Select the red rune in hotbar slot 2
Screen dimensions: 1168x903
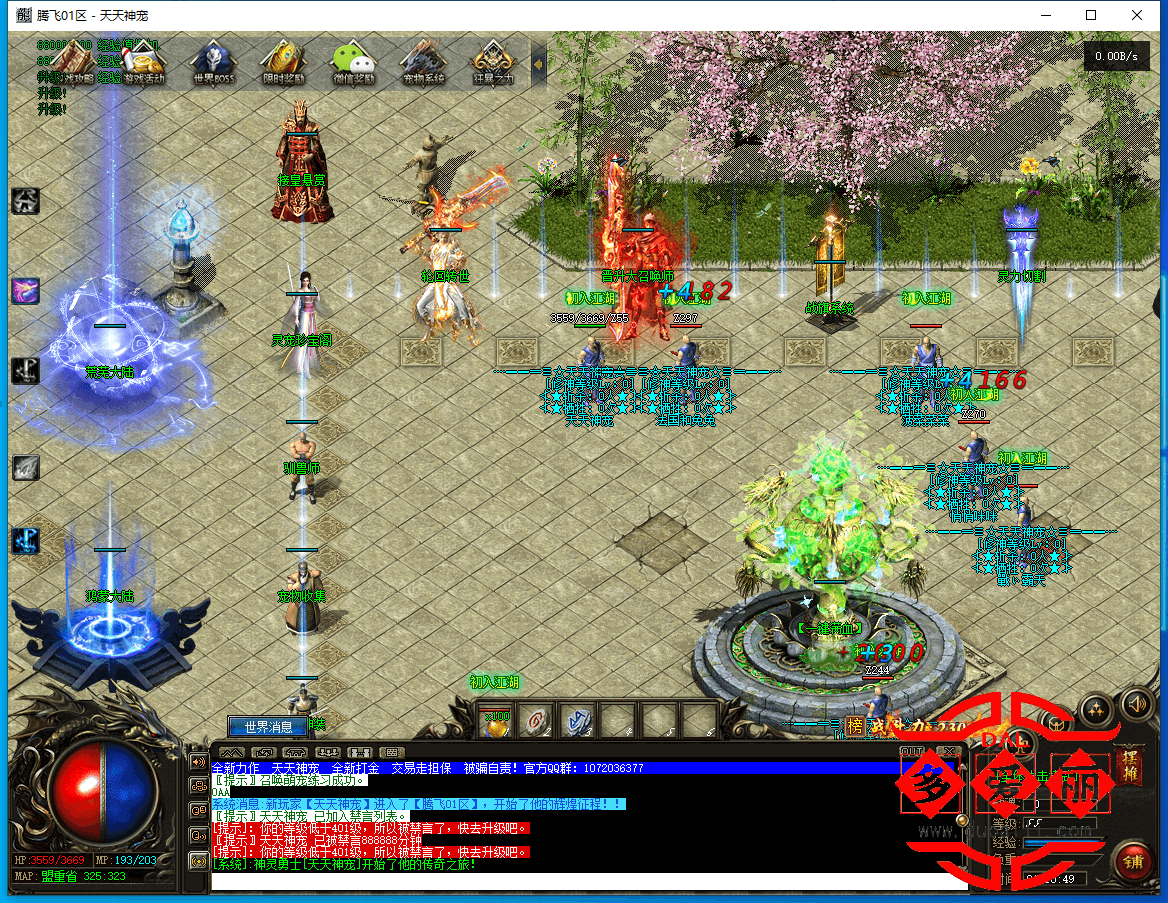tap(538, 720)
